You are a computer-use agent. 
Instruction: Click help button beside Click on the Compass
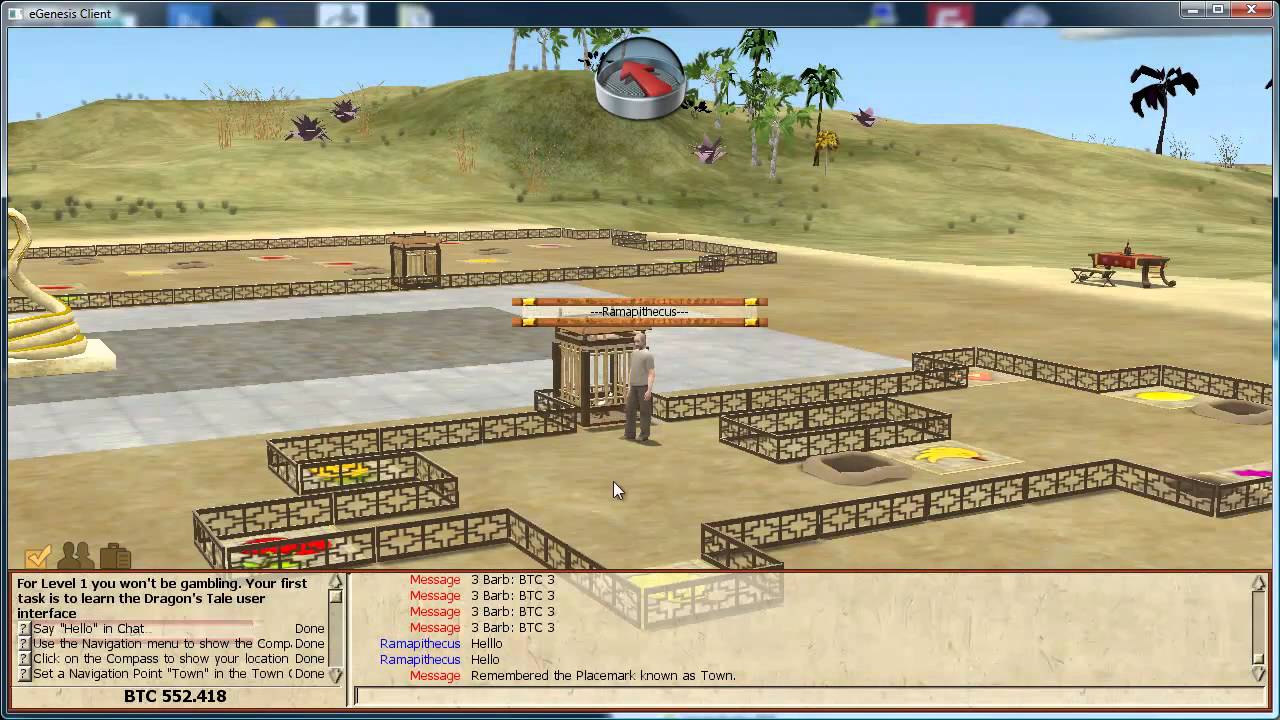(24, 659)
